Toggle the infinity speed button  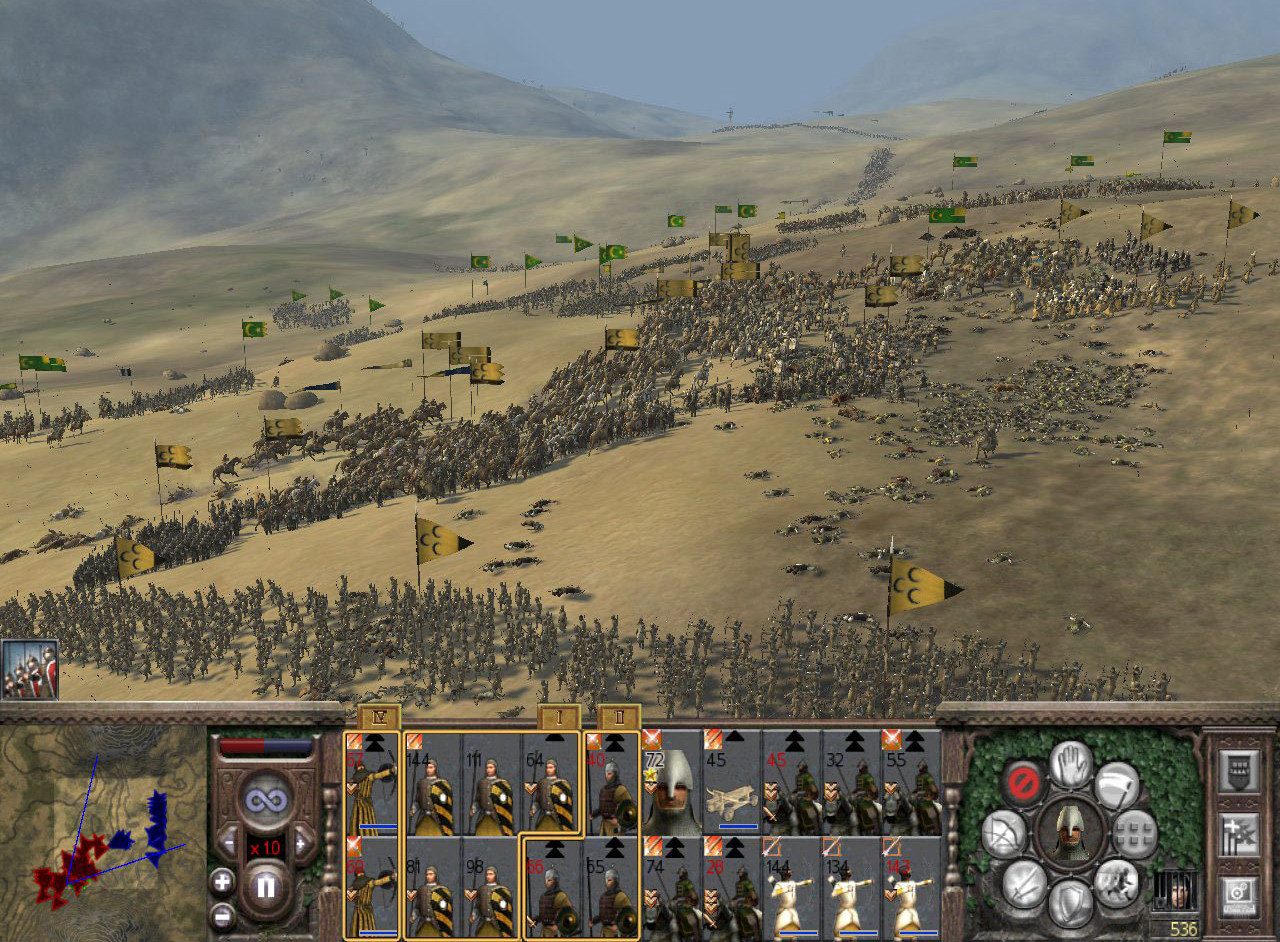click(265, 799)
